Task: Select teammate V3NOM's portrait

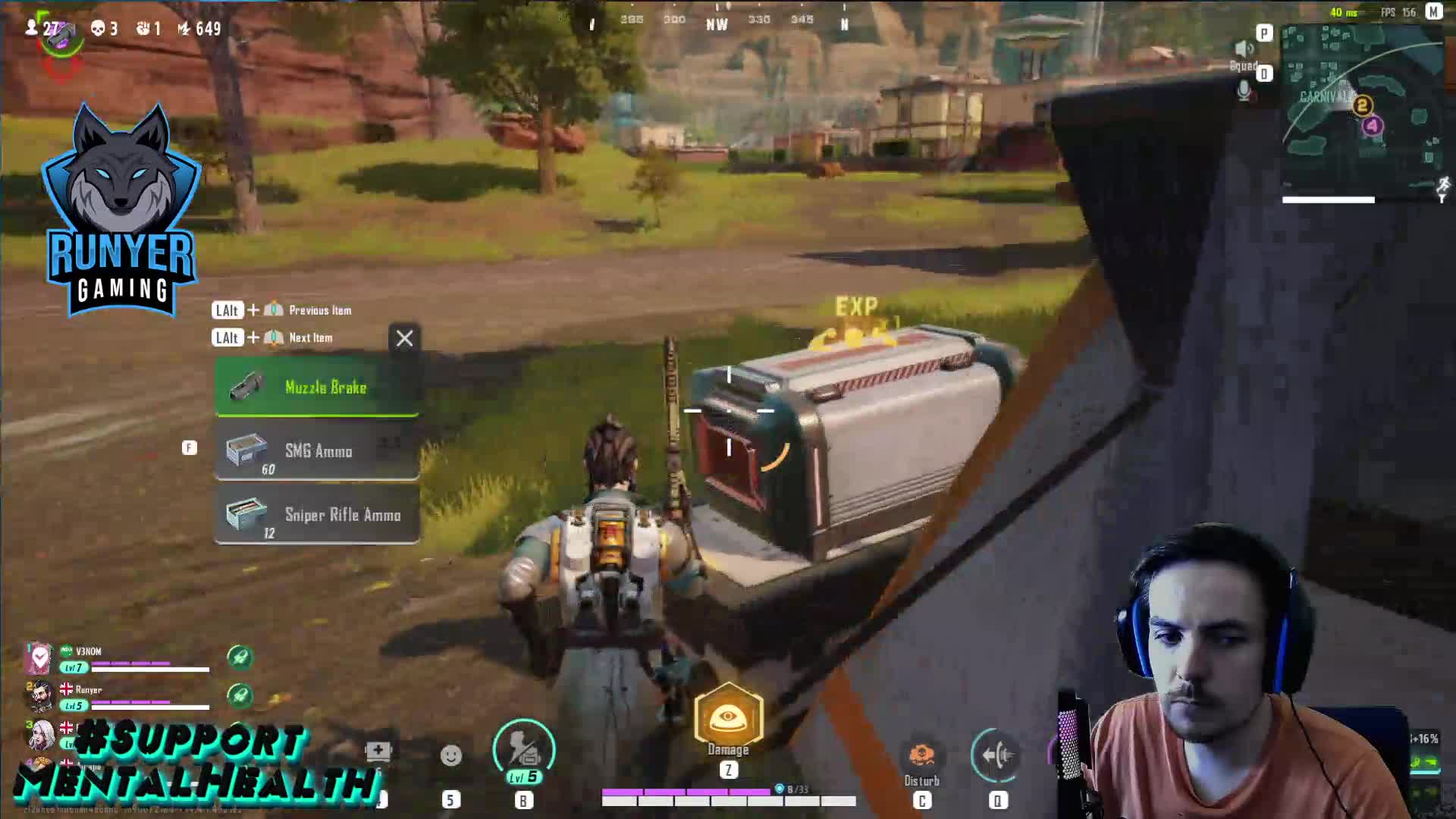Action: (39, 659)
